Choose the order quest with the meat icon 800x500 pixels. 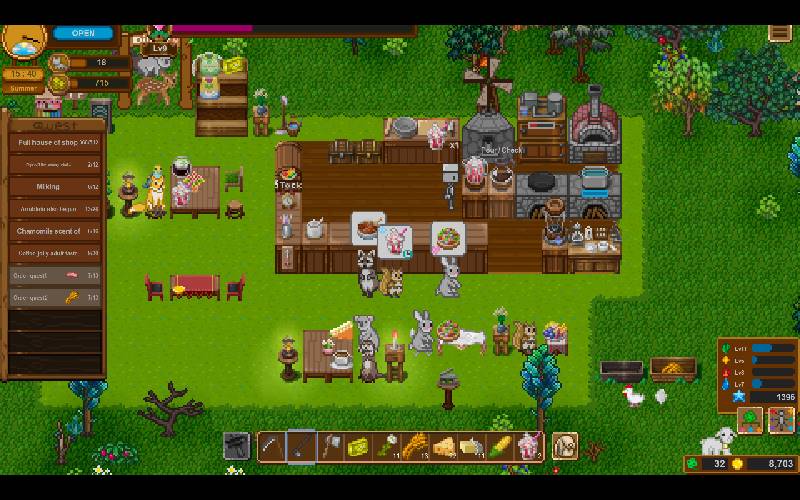[x=56, y=275]
